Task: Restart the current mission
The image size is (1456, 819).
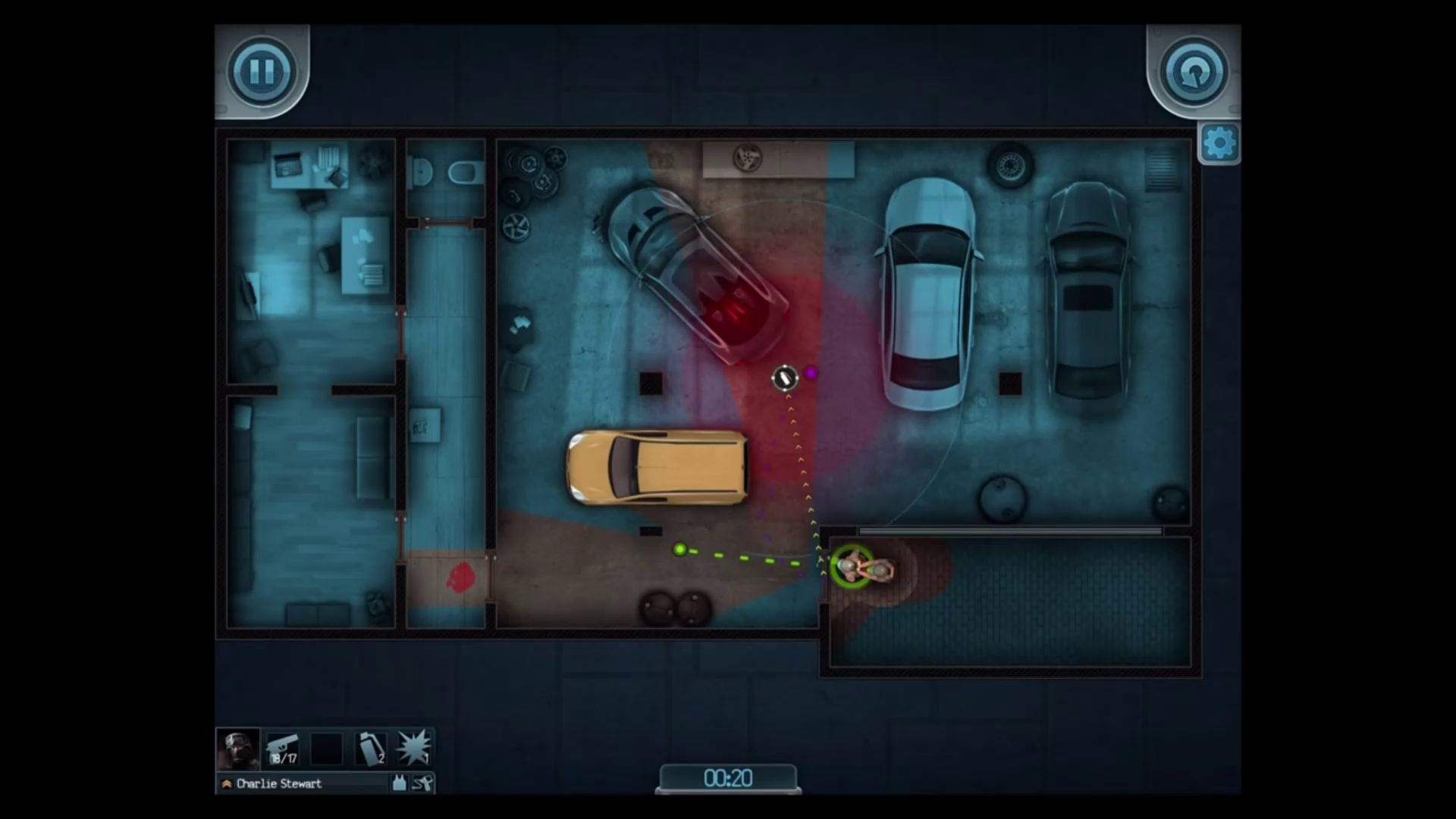Action: 1193,72
